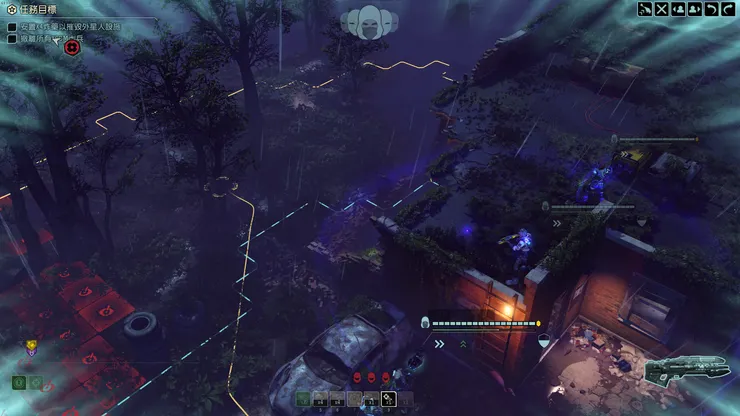Rotate camera clockwise with right arrow
Viewport: 740px width, 416px height.
[x=729, y=9]
